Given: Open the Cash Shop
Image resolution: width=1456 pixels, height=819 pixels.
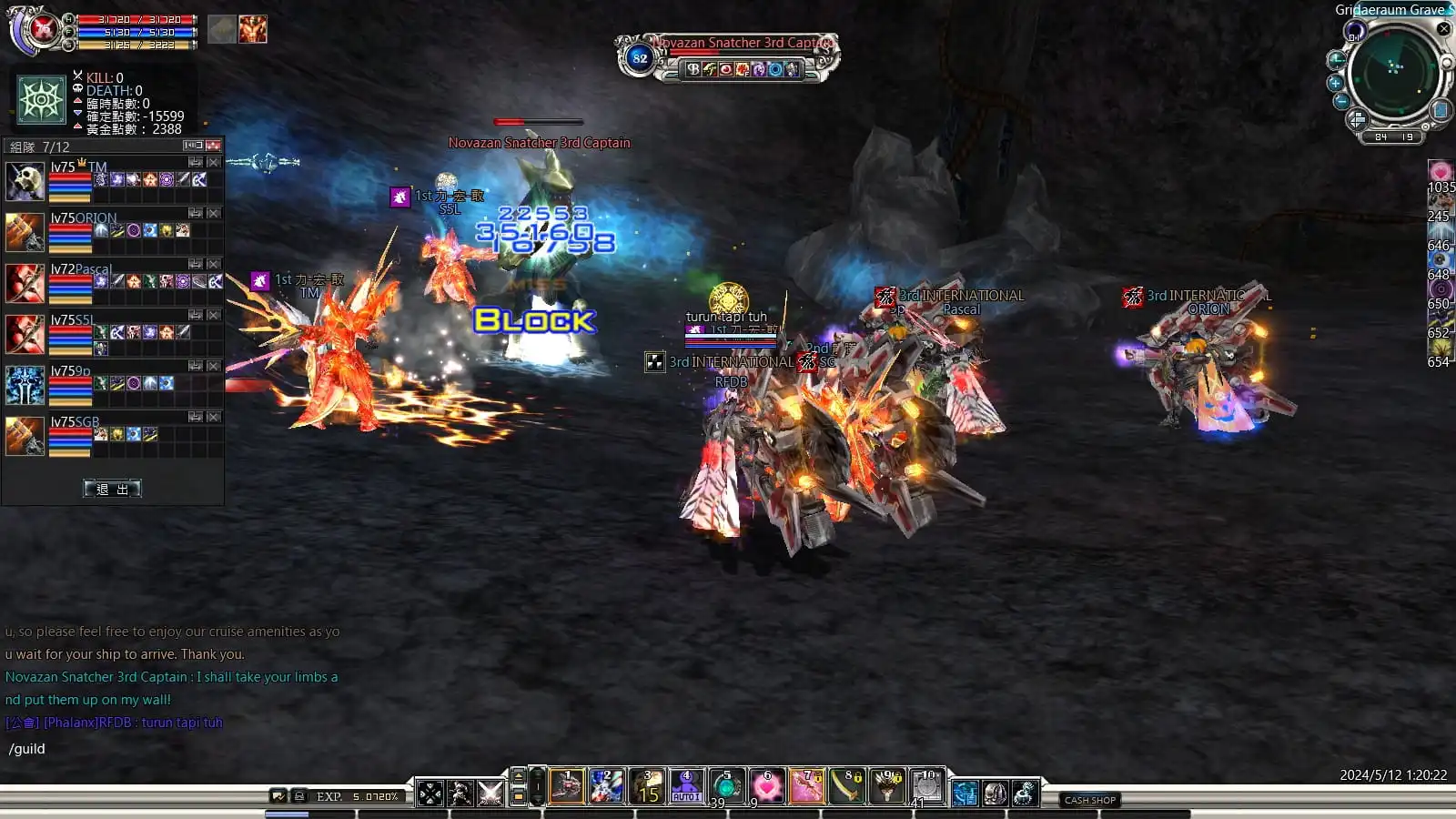Looking at the screenshot, I should click(1090, 800).
